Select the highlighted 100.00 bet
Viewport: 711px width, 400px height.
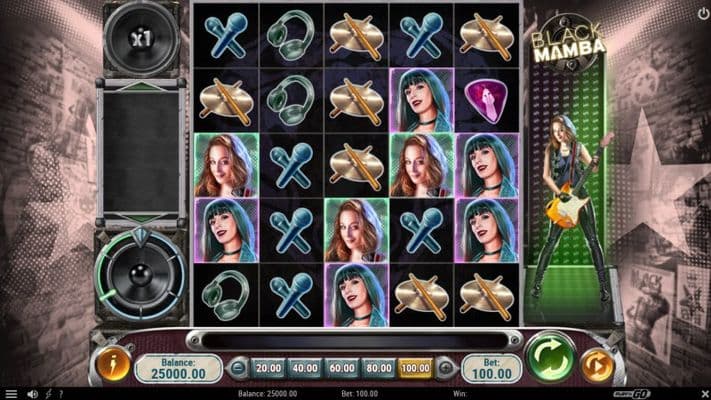click(x=415, y=369)
